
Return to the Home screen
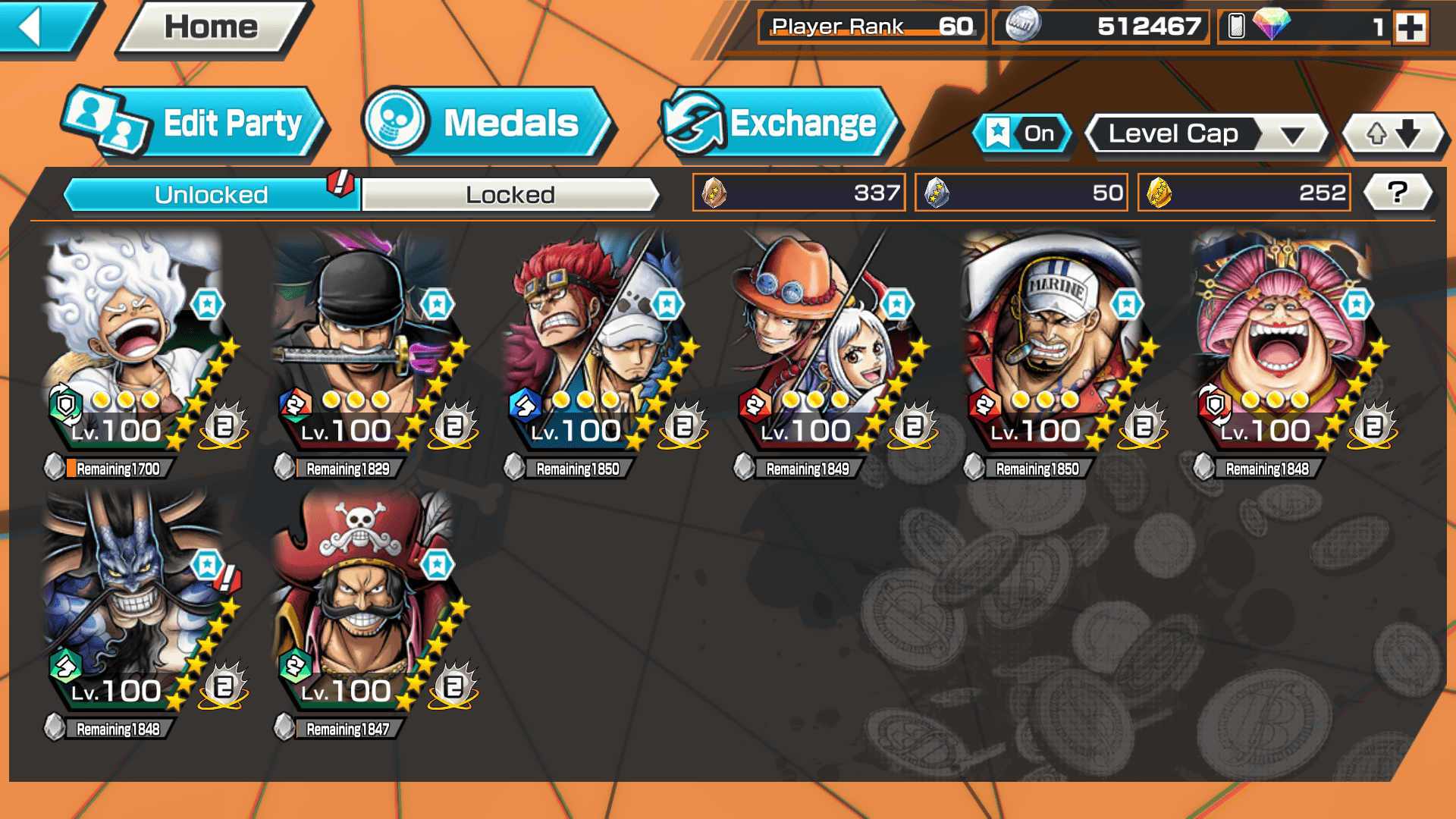212,28
